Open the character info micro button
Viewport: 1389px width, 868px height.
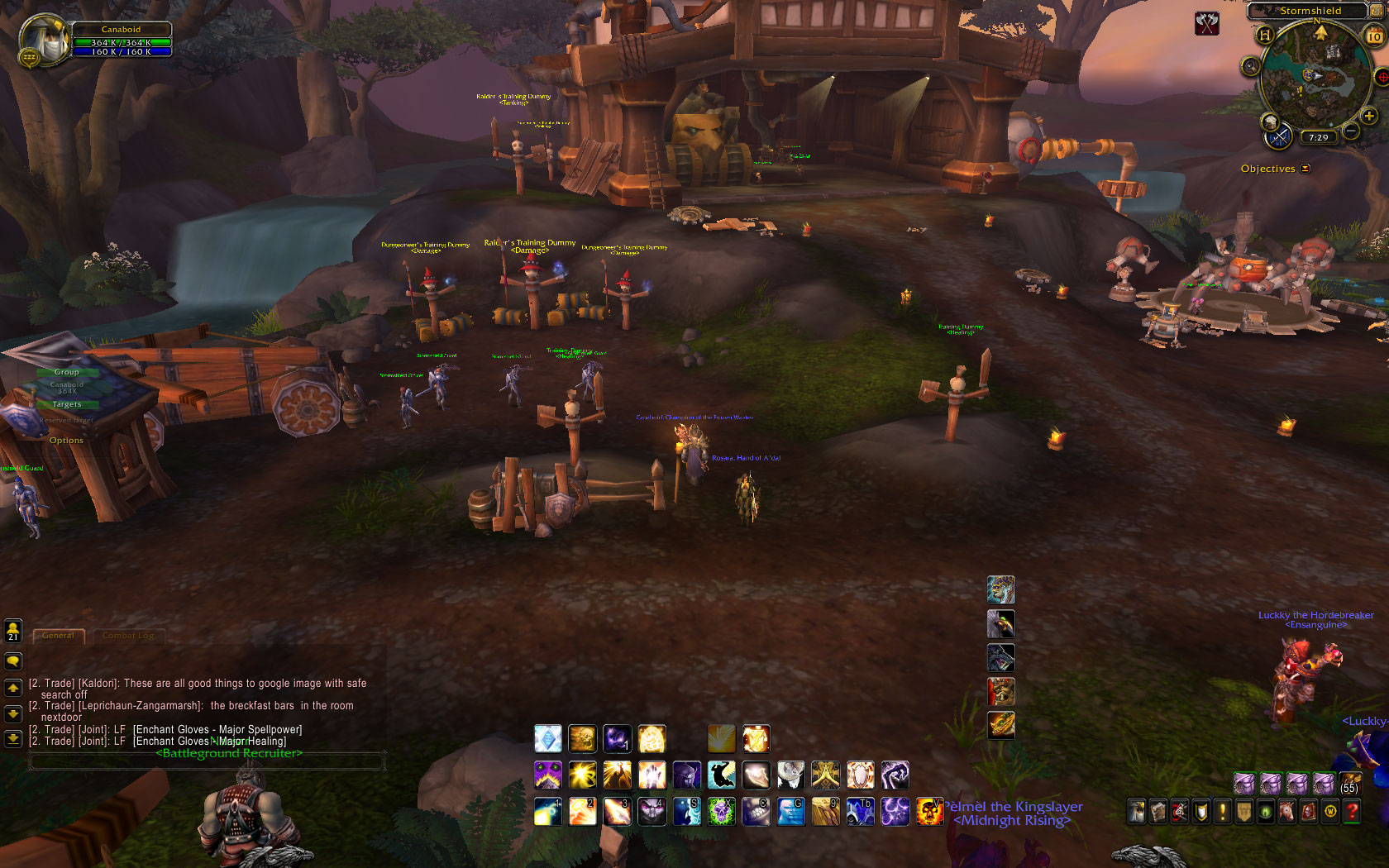click(x=1137, y=812)
